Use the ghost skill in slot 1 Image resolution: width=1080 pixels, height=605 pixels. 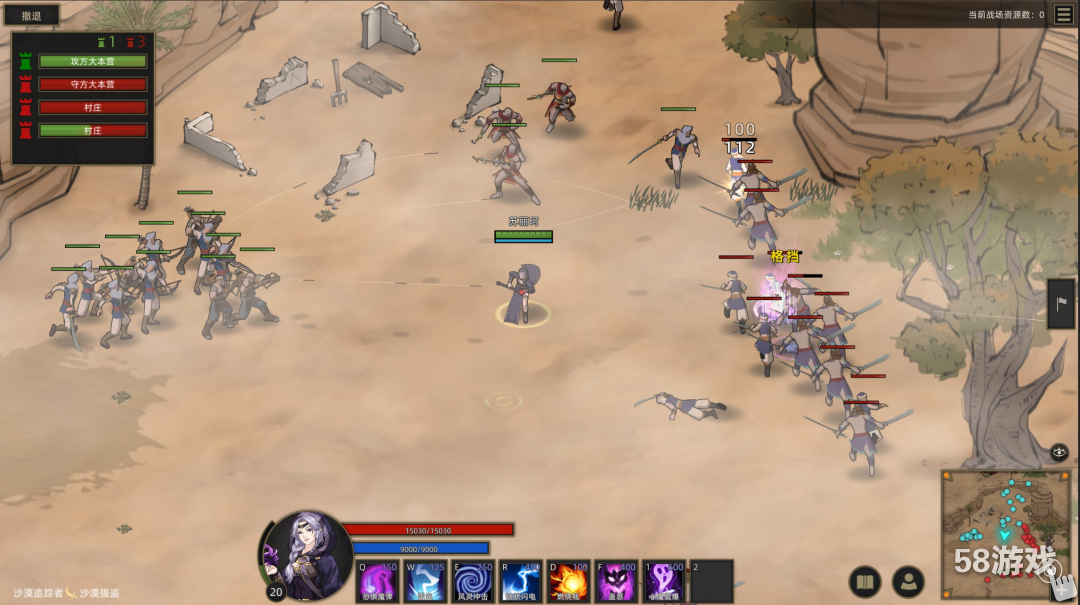click(x=664, y=582)
